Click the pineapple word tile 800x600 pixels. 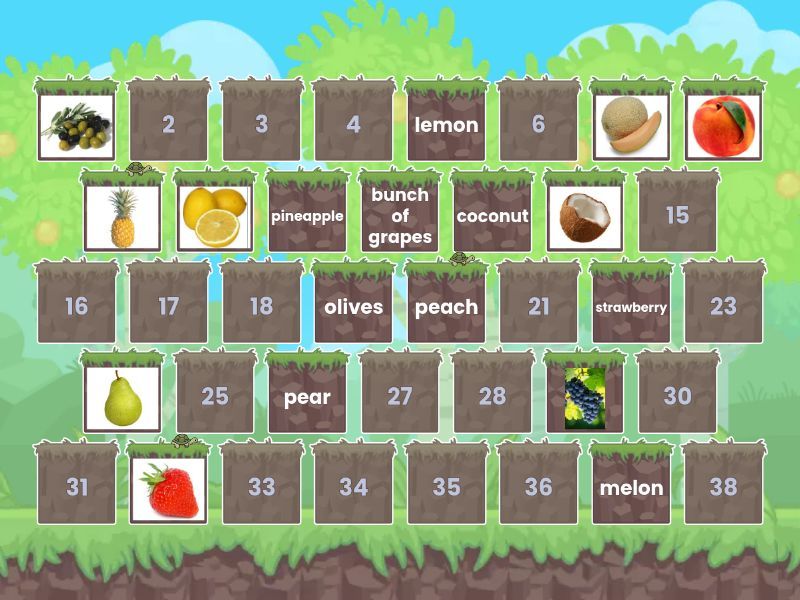(x=307, y=216)
